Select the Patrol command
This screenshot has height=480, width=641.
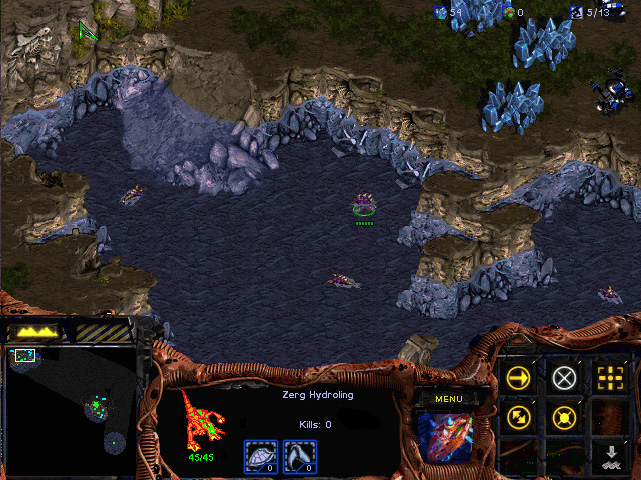[x=518, y=416]
